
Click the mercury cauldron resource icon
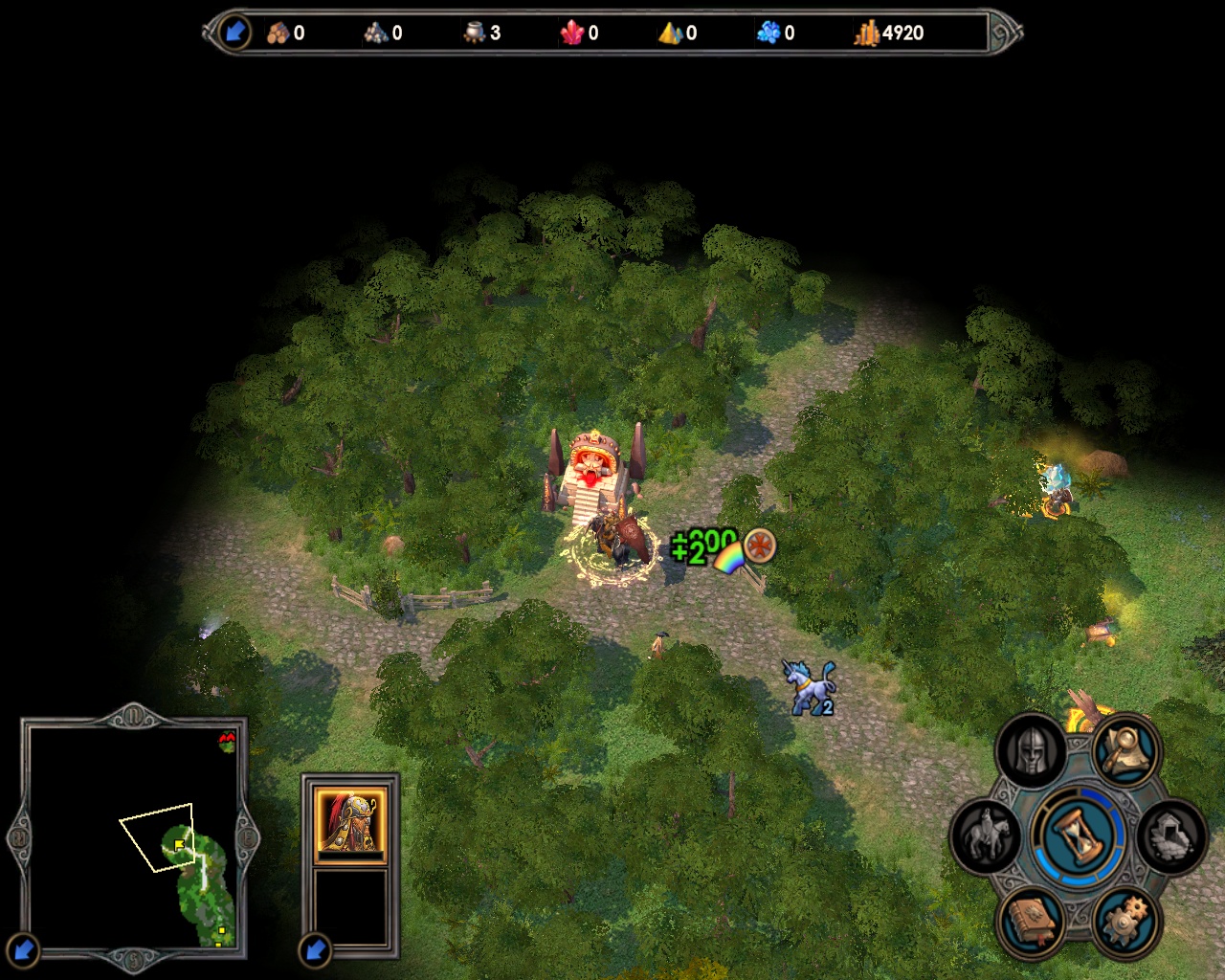[475, 33]
